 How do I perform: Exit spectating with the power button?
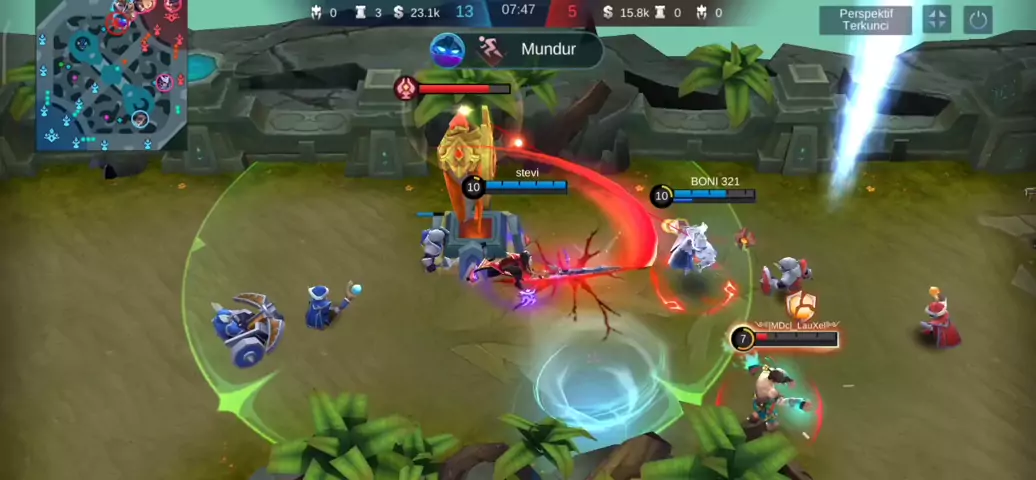point(978,20)
